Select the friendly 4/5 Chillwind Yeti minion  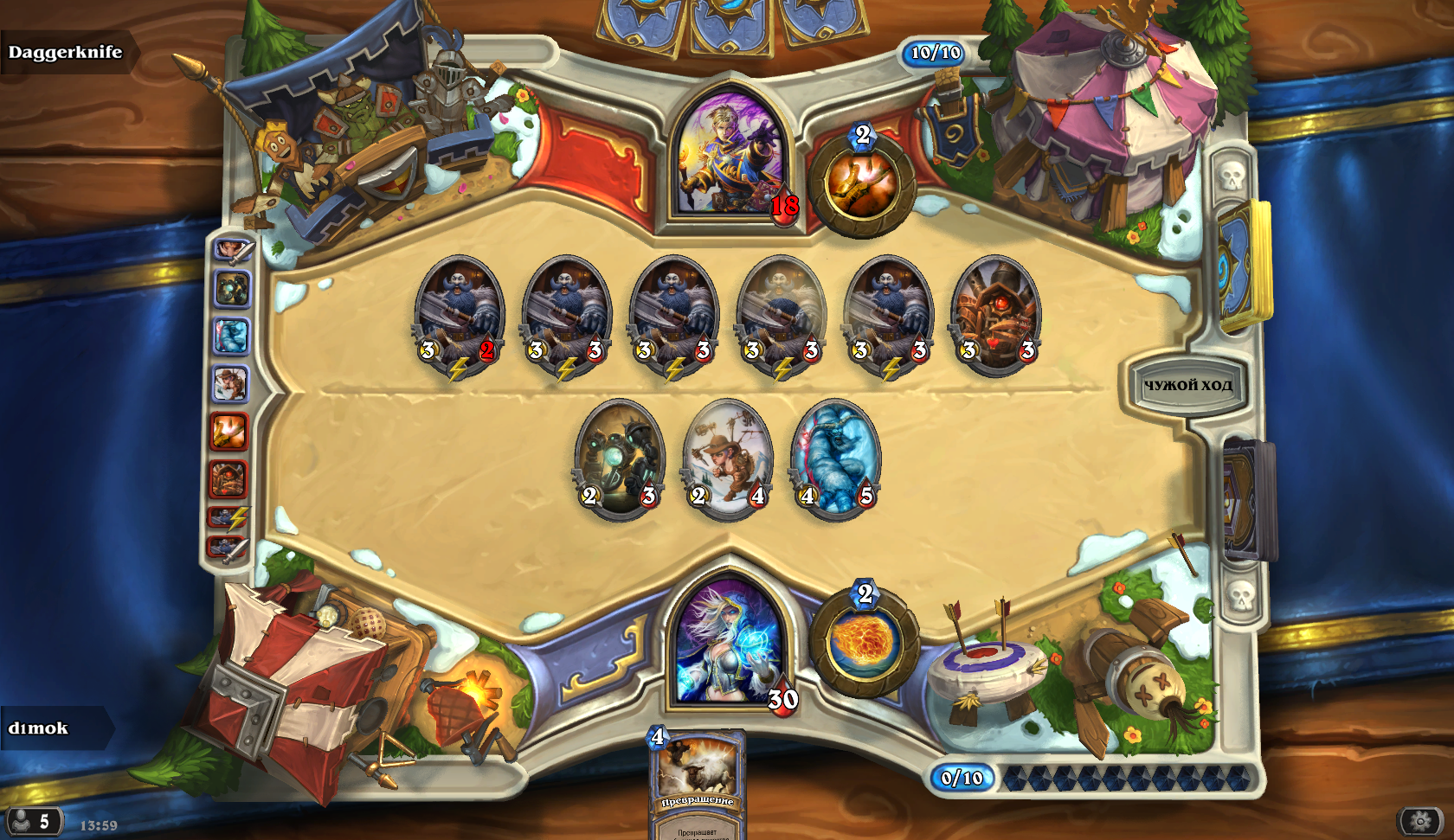(x=835, y=457)
